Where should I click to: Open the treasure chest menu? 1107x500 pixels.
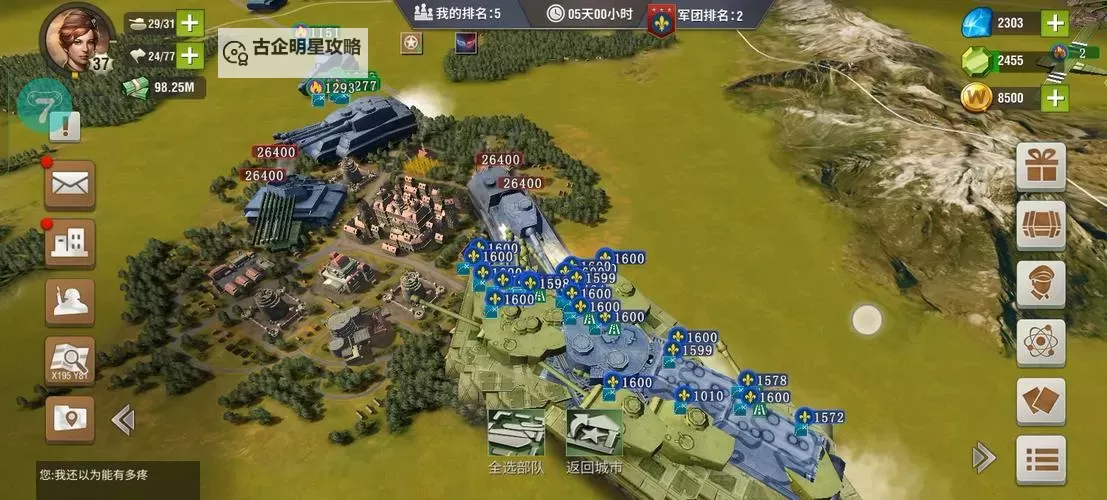pos(1041,225)
